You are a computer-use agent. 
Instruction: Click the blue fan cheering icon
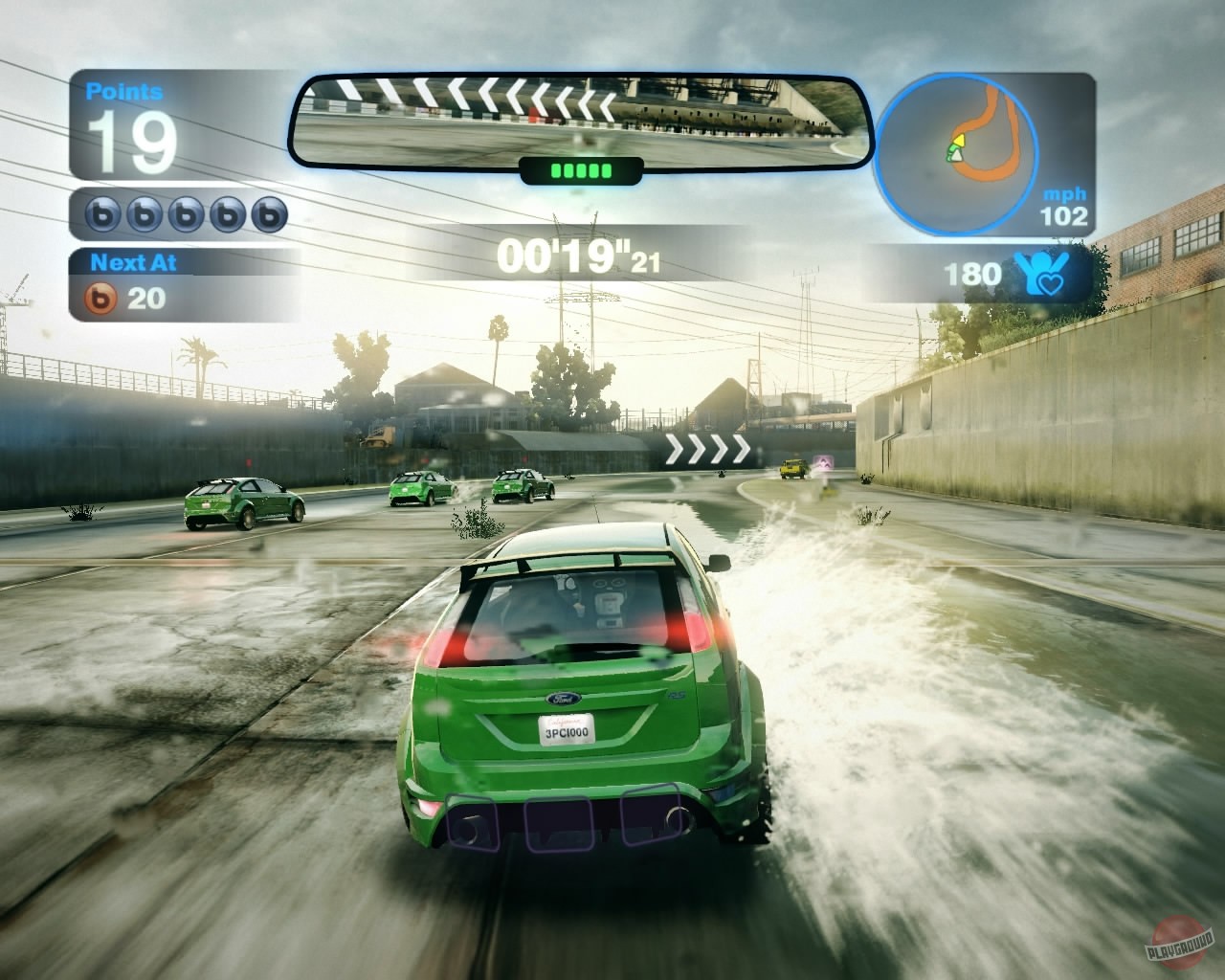click(1043, 275)
